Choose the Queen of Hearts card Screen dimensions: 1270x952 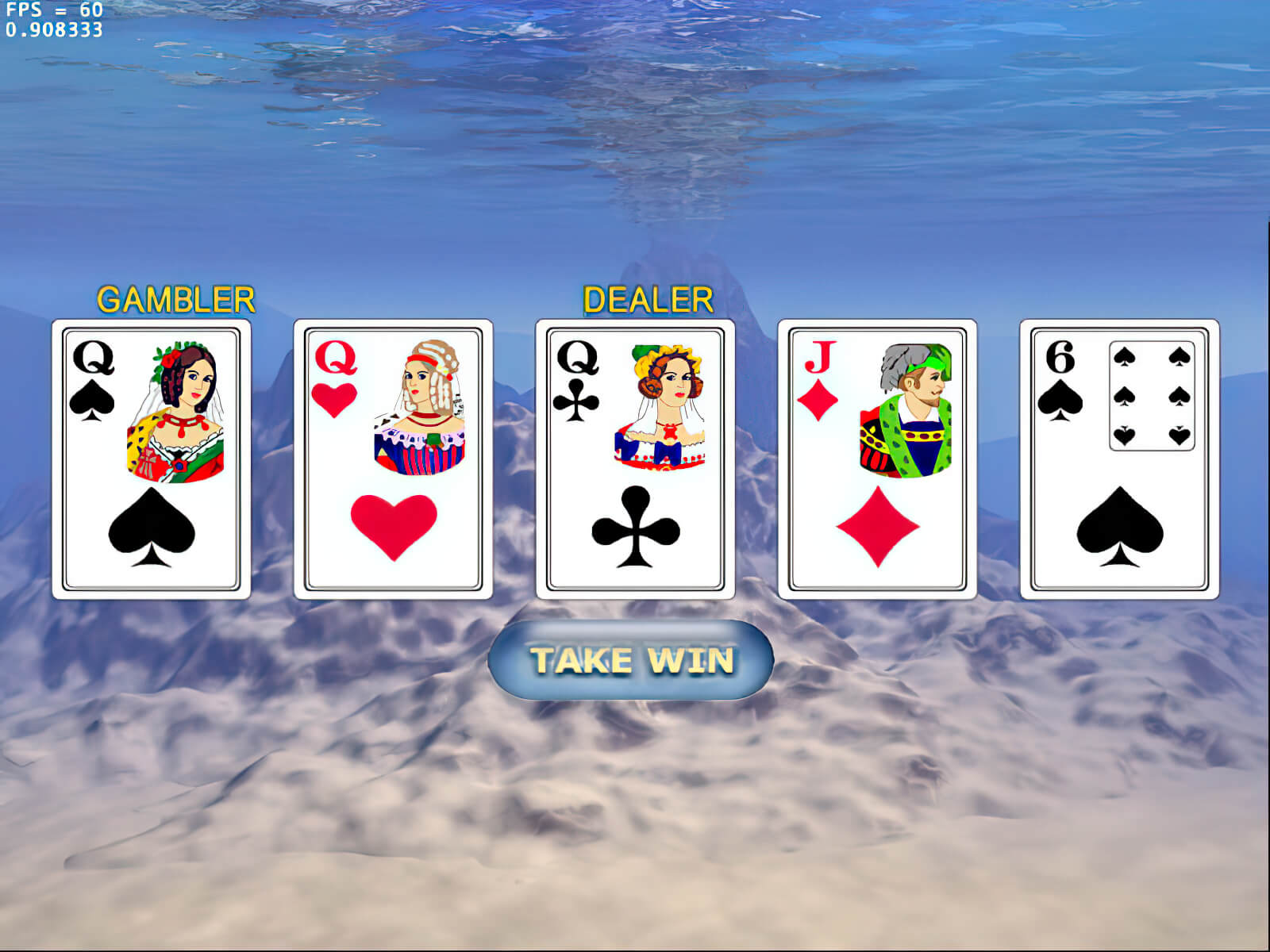(x=393, y=459)
